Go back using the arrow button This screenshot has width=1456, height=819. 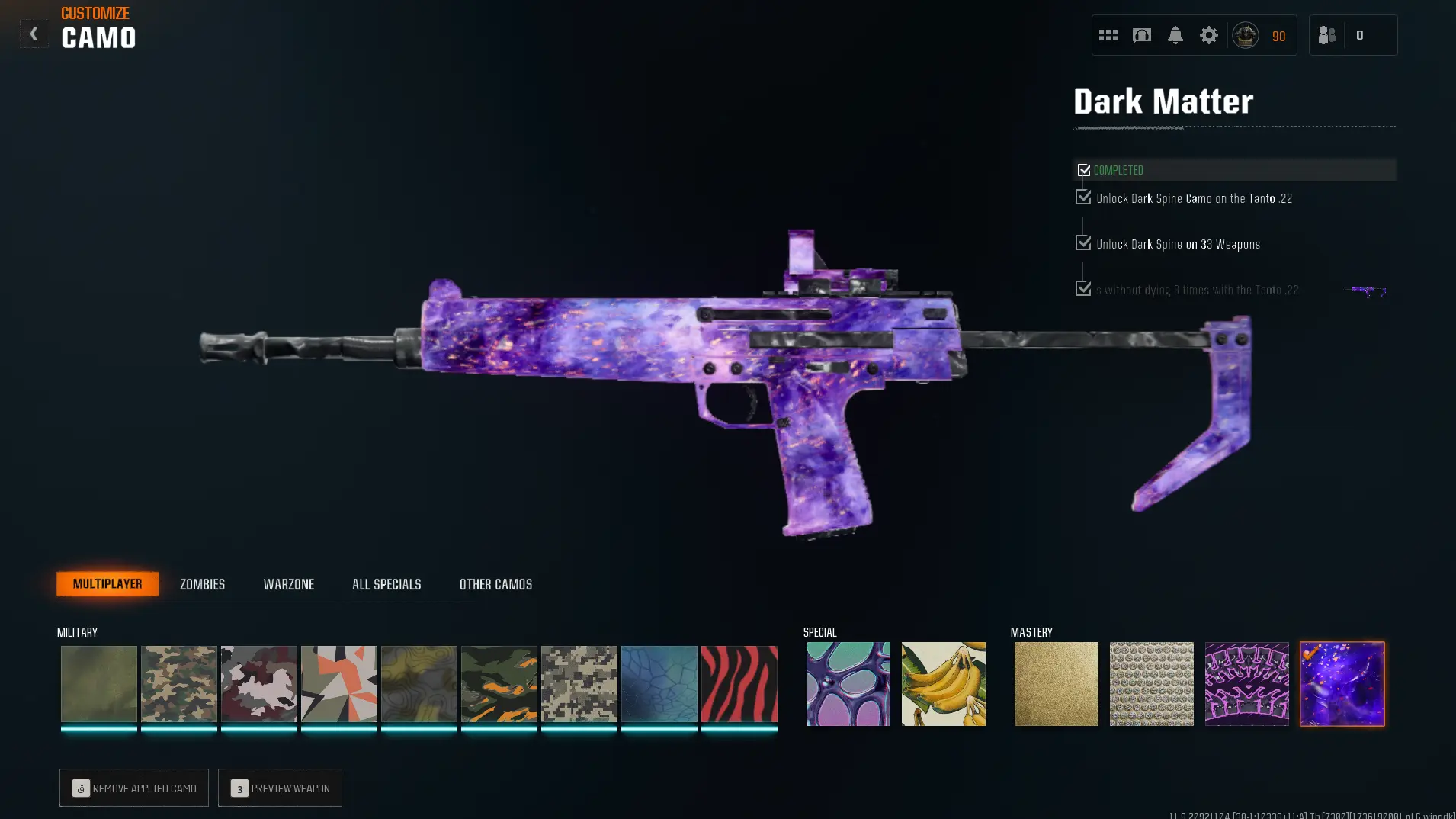[x=34, y=34]
